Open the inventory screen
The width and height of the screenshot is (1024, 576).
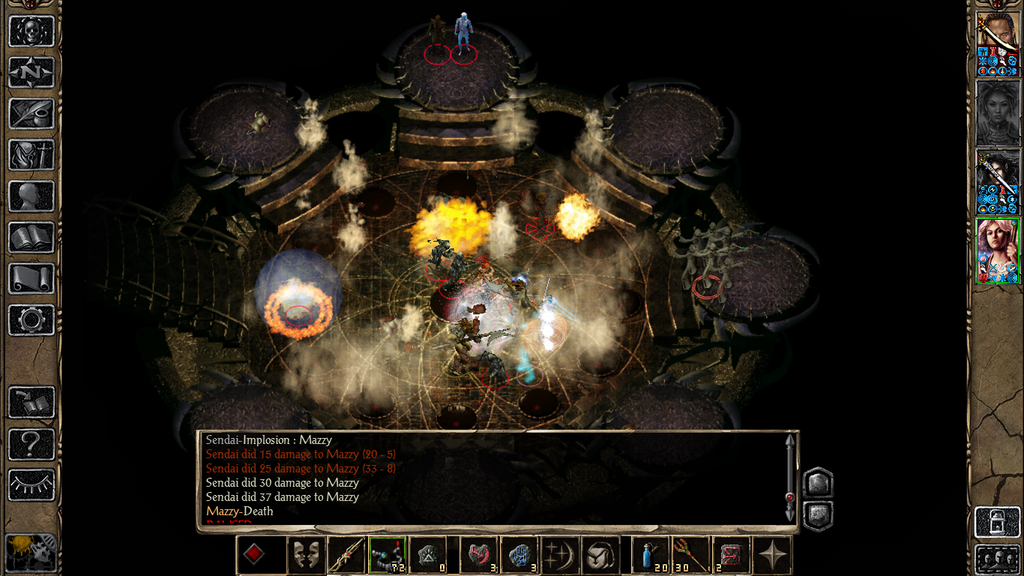[x=31, y=155]
